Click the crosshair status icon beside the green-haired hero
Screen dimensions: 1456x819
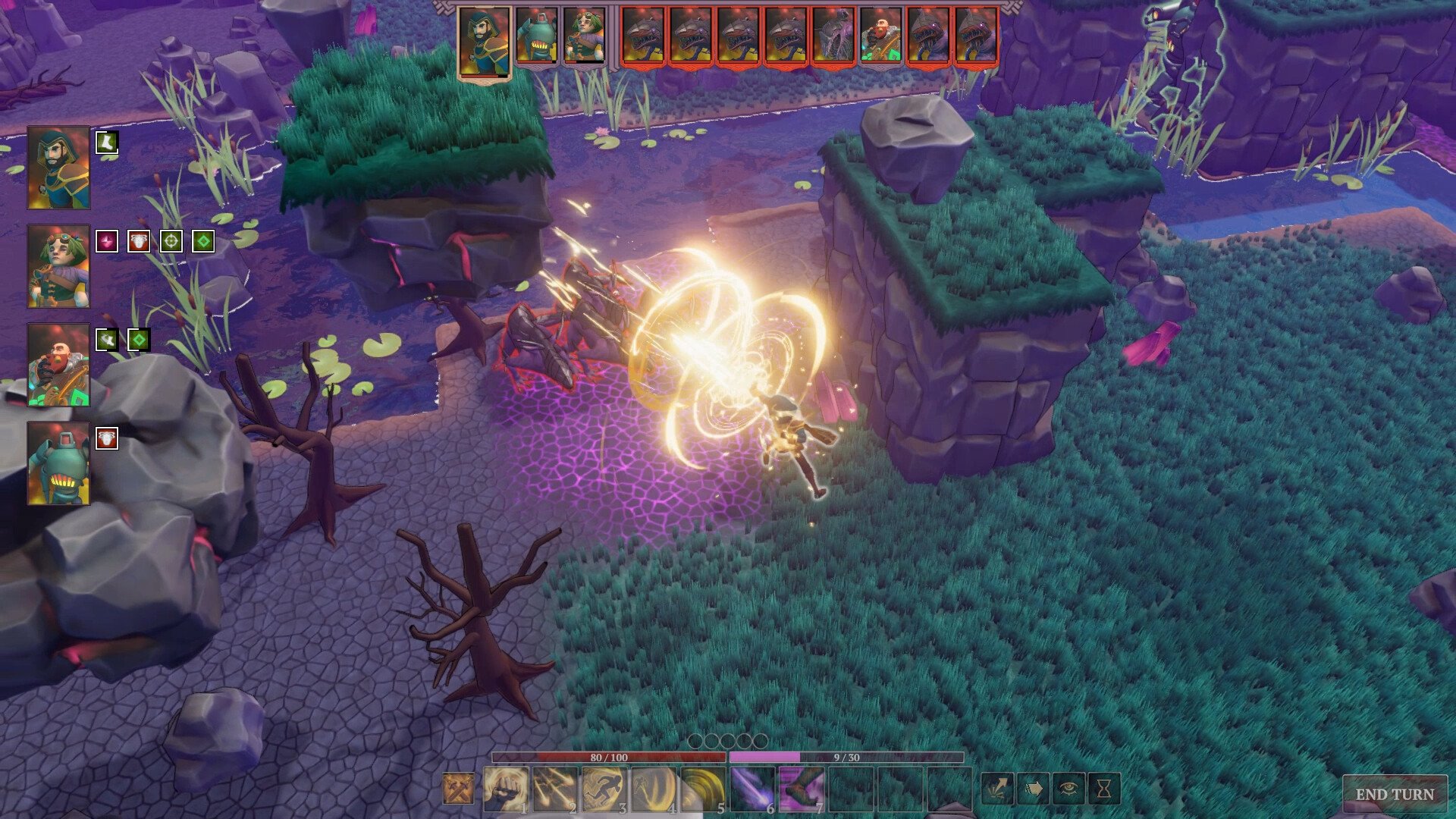coord(171,241)
